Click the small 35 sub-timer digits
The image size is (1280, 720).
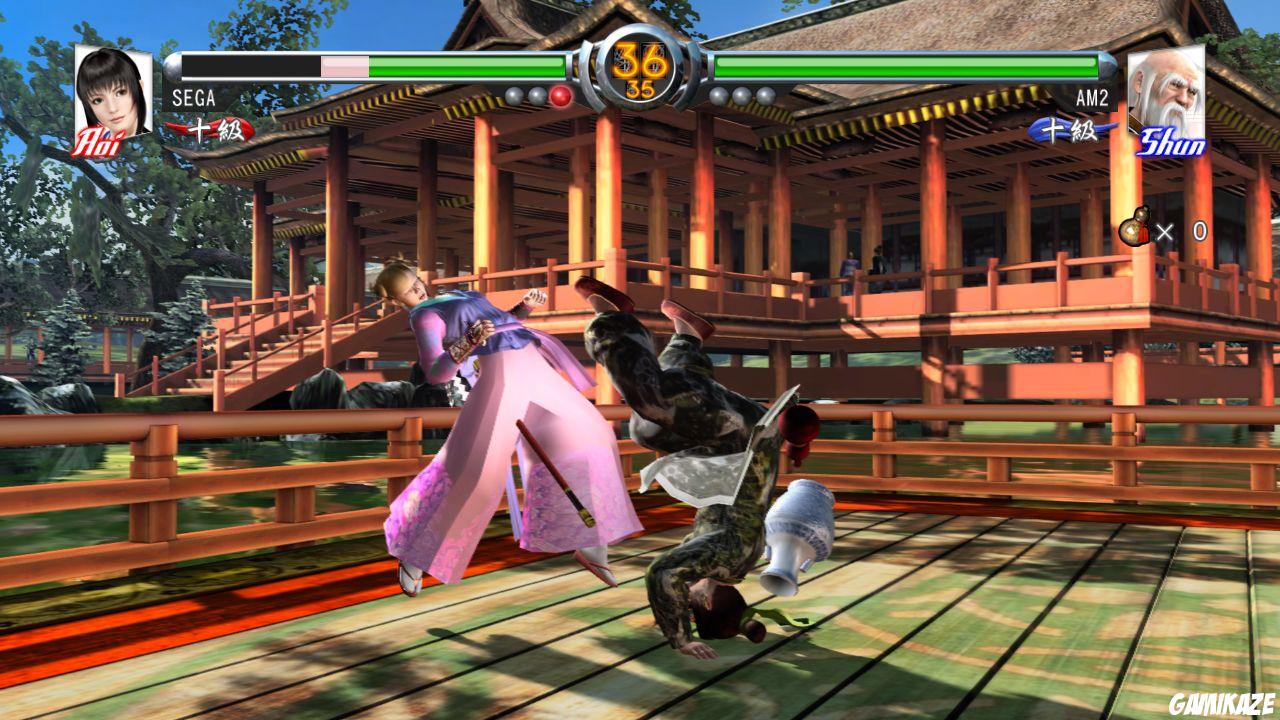point(640,89)
